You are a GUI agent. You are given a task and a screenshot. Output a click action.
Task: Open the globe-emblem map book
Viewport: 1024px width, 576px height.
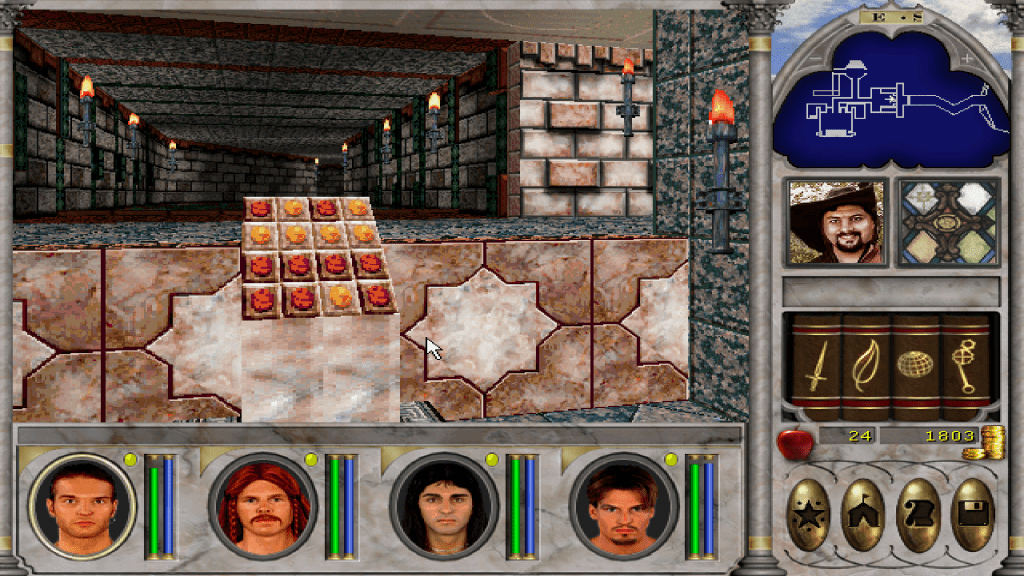coord(915,366)
